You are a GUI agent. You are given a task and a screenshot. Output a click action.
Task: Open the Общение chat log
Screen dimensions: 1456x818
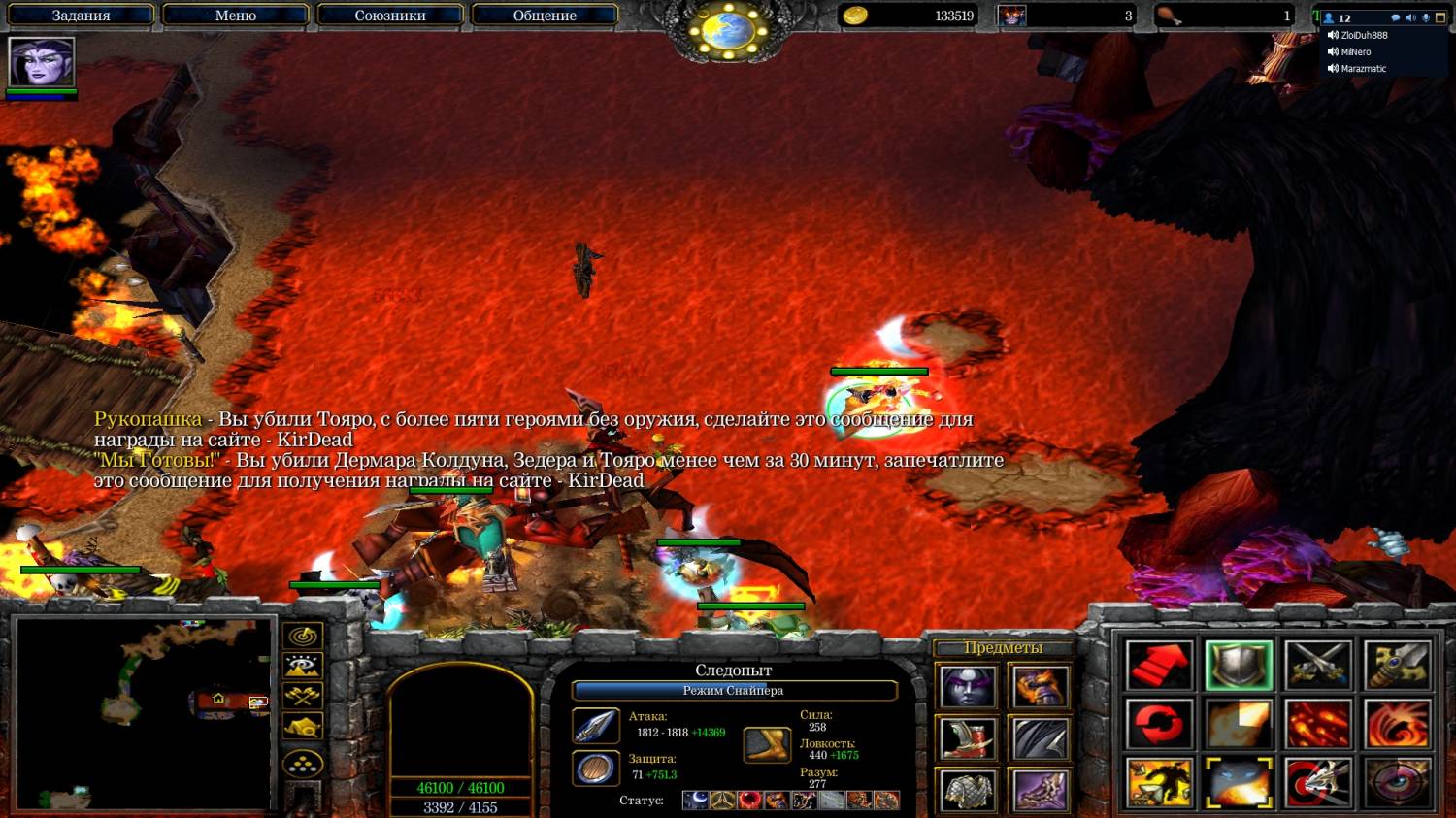[544, 16]
